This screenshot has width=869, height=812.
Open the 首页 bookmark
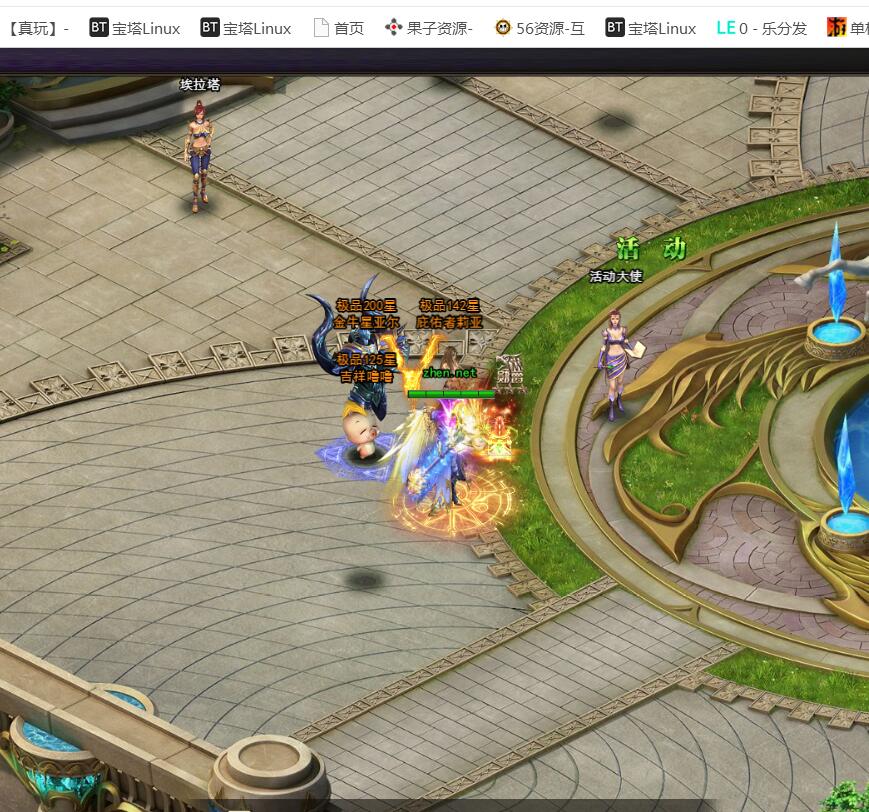tap(339, 28)
